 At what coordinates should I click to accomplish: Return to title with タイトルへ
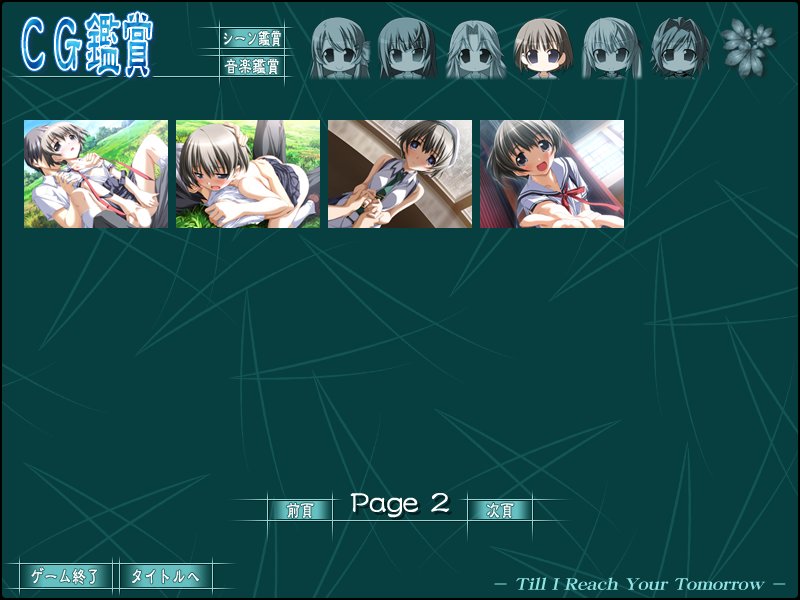165,576
